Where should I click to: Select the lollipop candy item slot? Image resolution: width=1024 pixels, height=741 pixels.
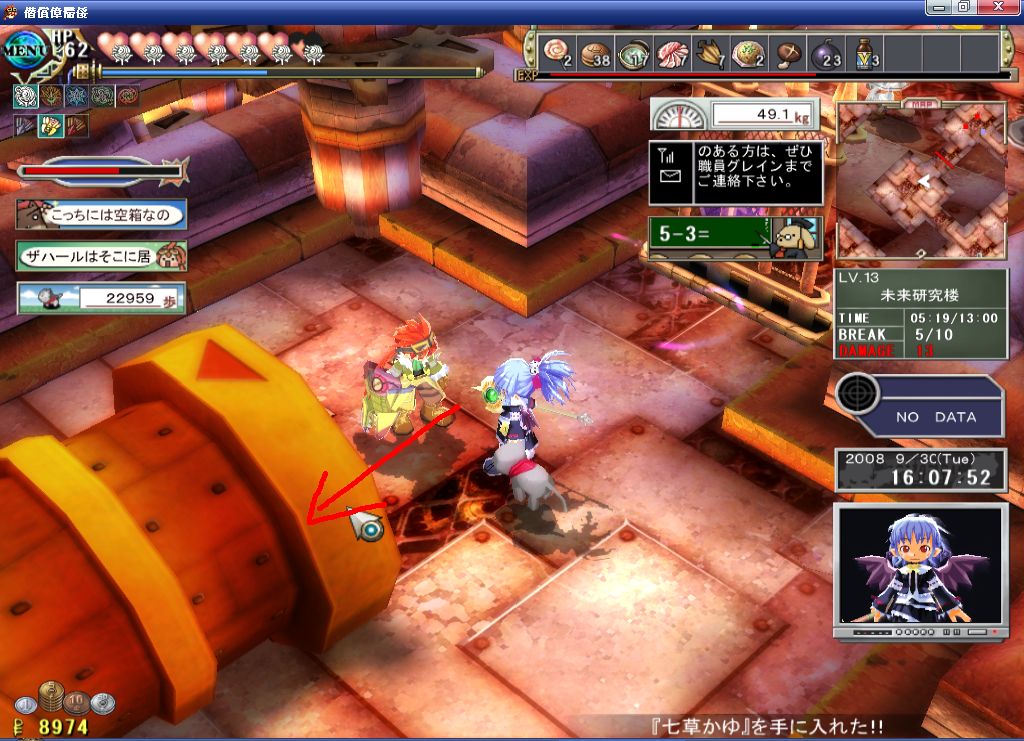[554, 52]
